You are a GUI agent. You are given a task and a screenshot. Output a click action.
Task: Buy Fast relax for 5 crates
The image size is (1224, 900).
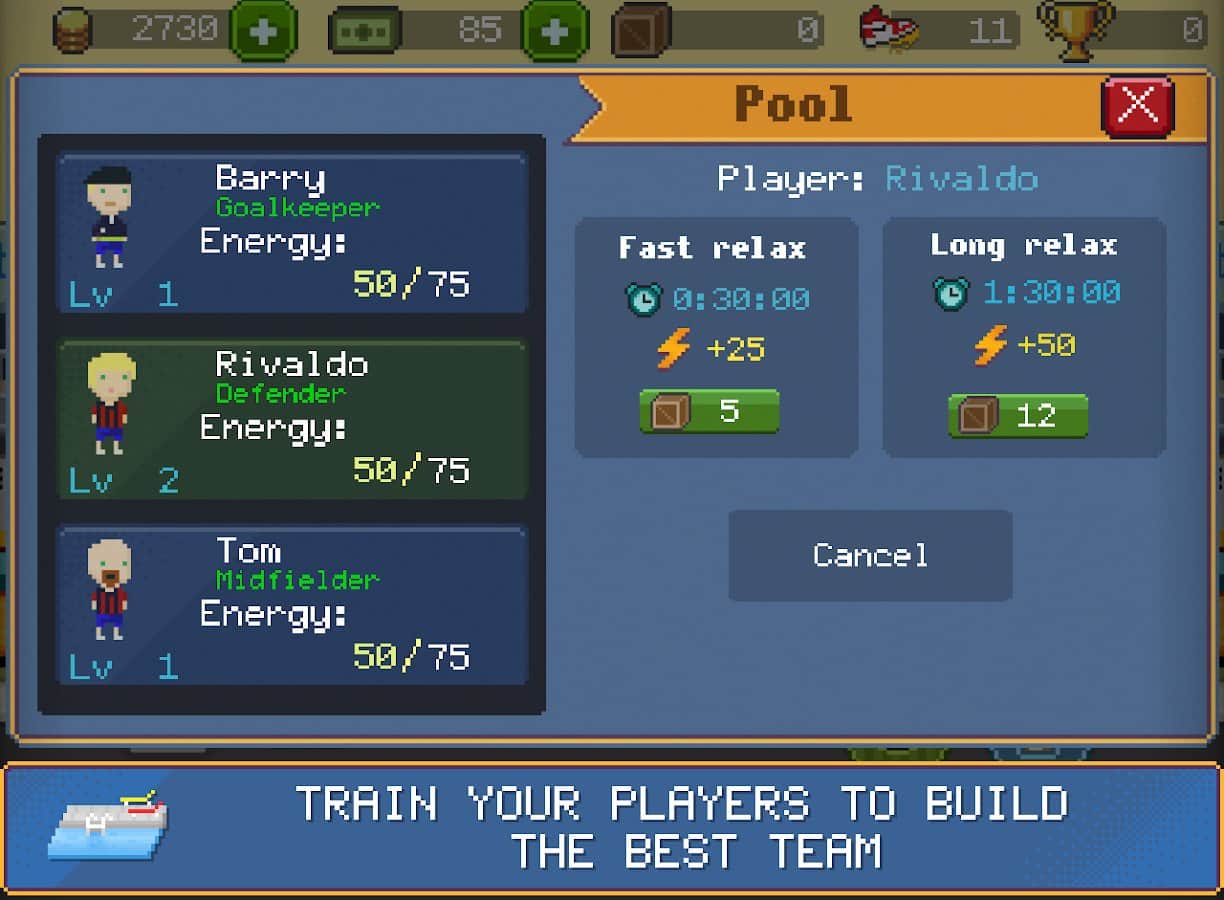pos(709,411)
